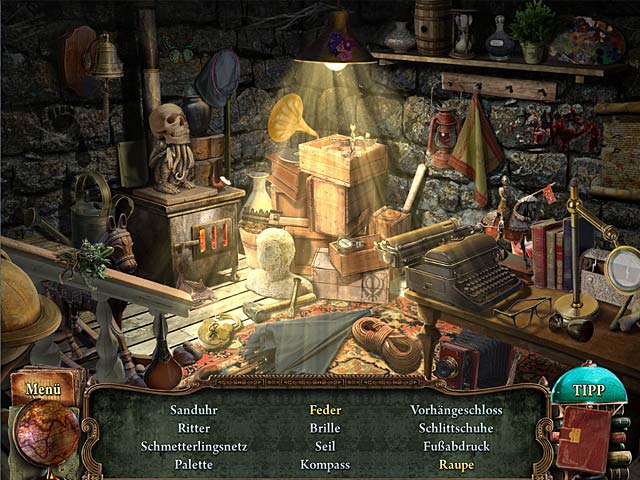Click 'Palette' in the item list
640x480 pixels.
coord(194,464)
